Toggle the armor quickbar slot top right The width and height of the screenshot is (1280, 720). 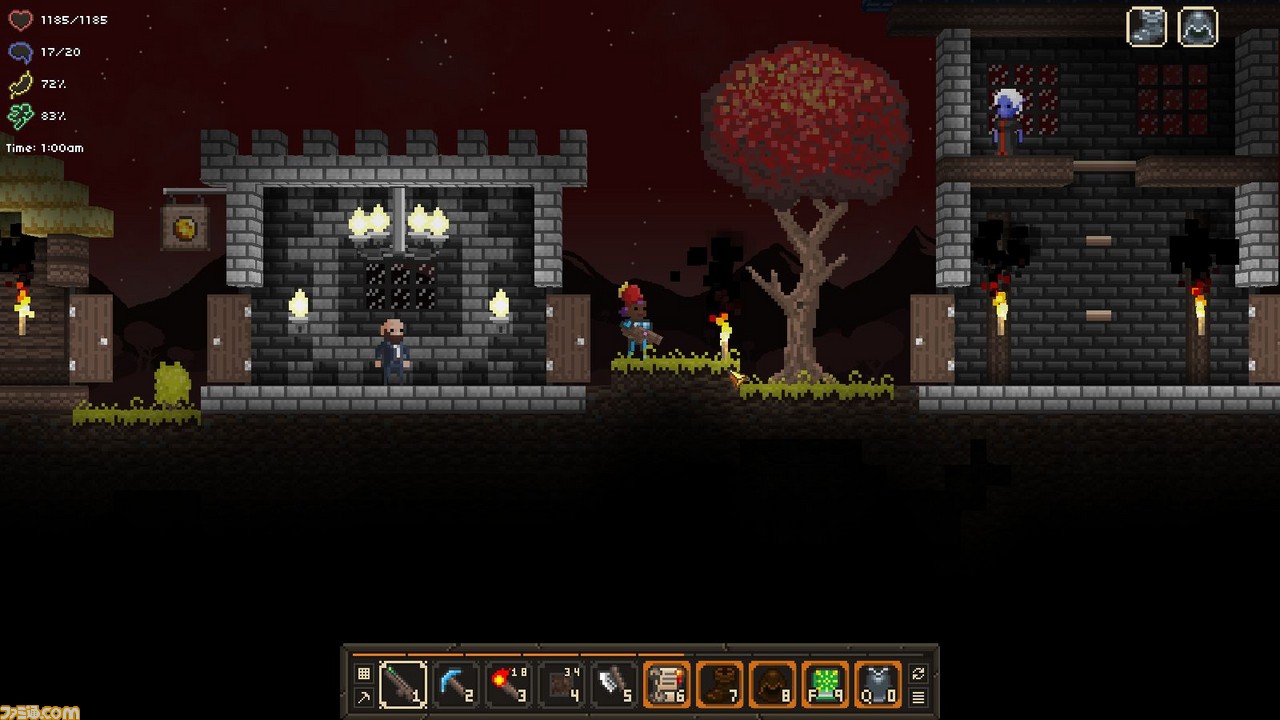pyautogui.click(x=1197, y=27)
